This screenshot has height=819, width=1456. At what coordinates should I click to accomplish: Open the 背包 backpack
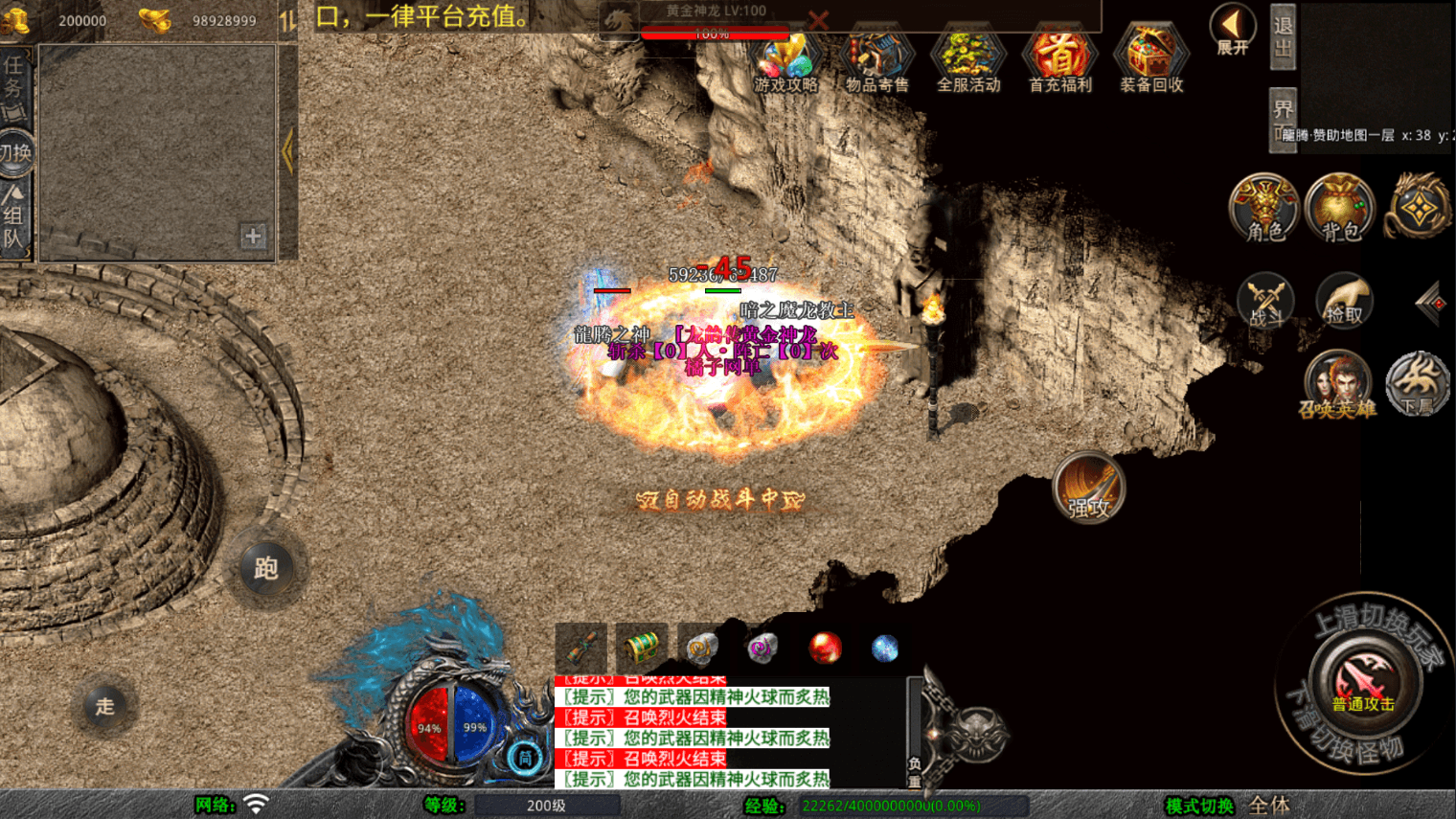(x=1339, y=209)
